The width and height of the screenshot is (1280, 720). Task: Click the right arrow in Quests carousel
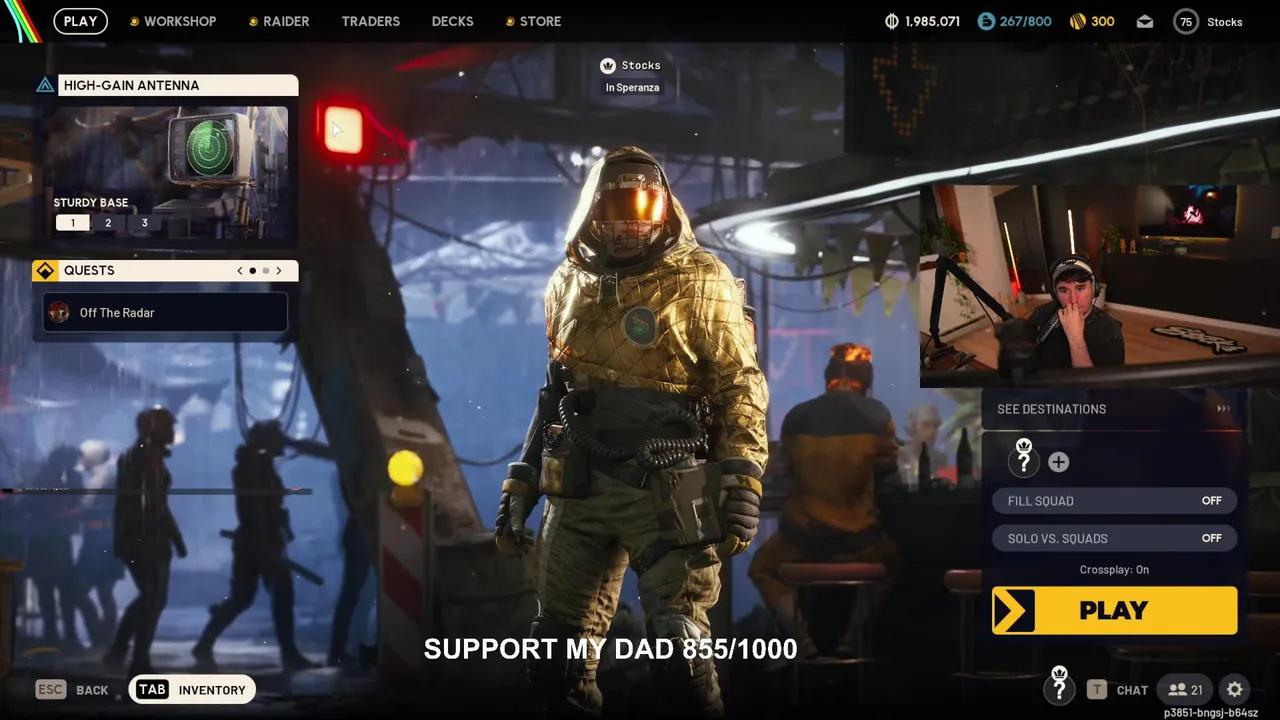tap(279, 270)
